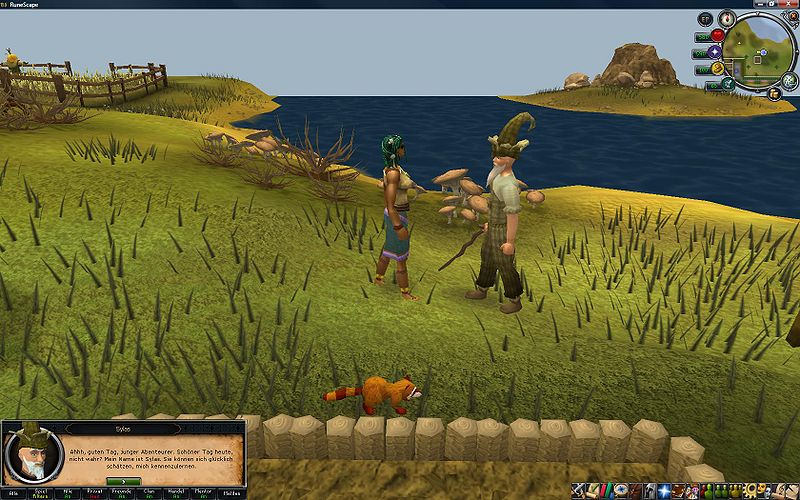The width and height of the screenshot is (800, 500).
Task: Continue the Sylas dialogue with the green arrow button
Action: tap(121, 481)
